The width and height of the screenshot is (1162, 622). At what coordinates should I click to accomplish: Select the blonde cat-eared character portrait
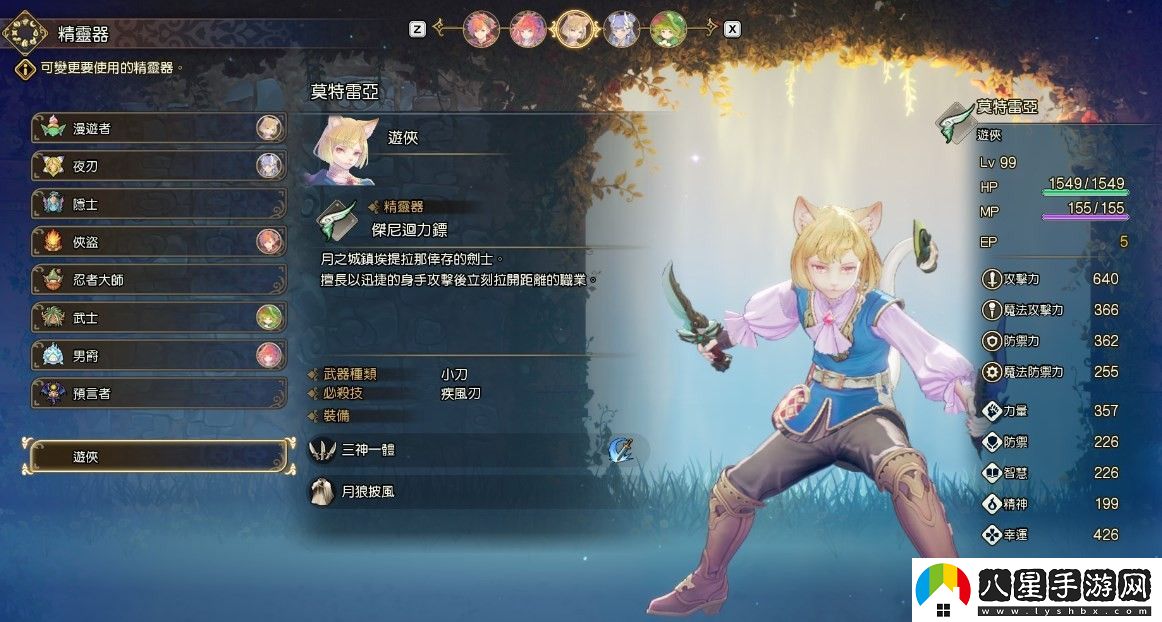click(575, 29)
